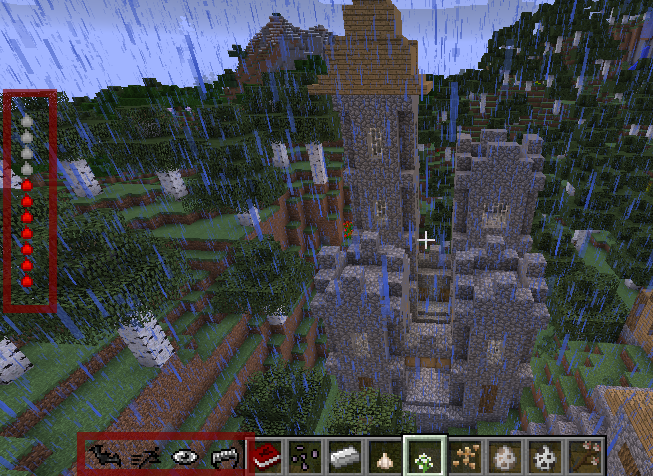The width and height of the screenshot is (653, 476).
Task: Pick the orange seeds hotbar slot
Action: pos(463,456)
